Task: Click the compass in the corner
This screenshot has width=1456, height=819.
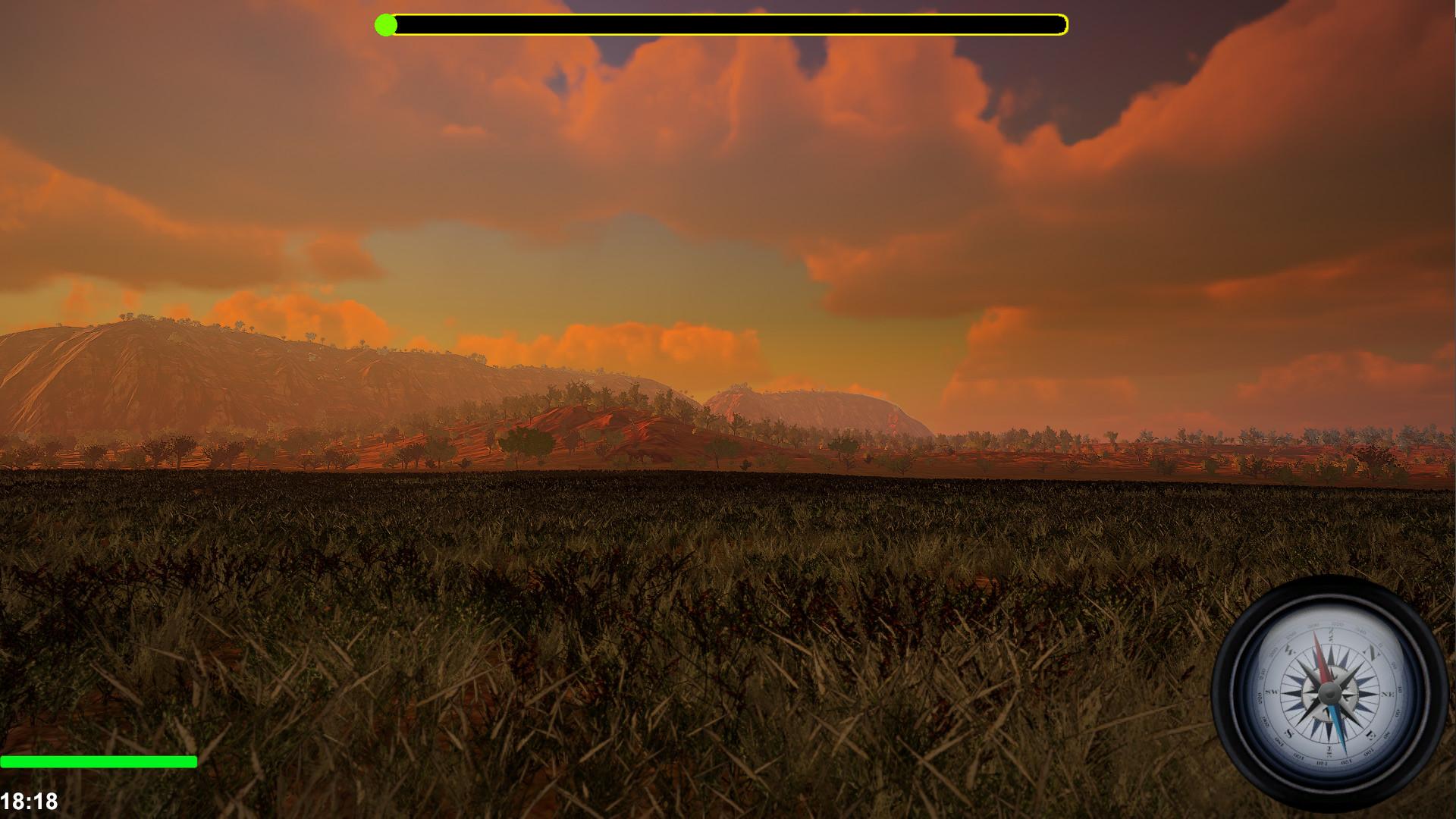Action: point(1329,692)
